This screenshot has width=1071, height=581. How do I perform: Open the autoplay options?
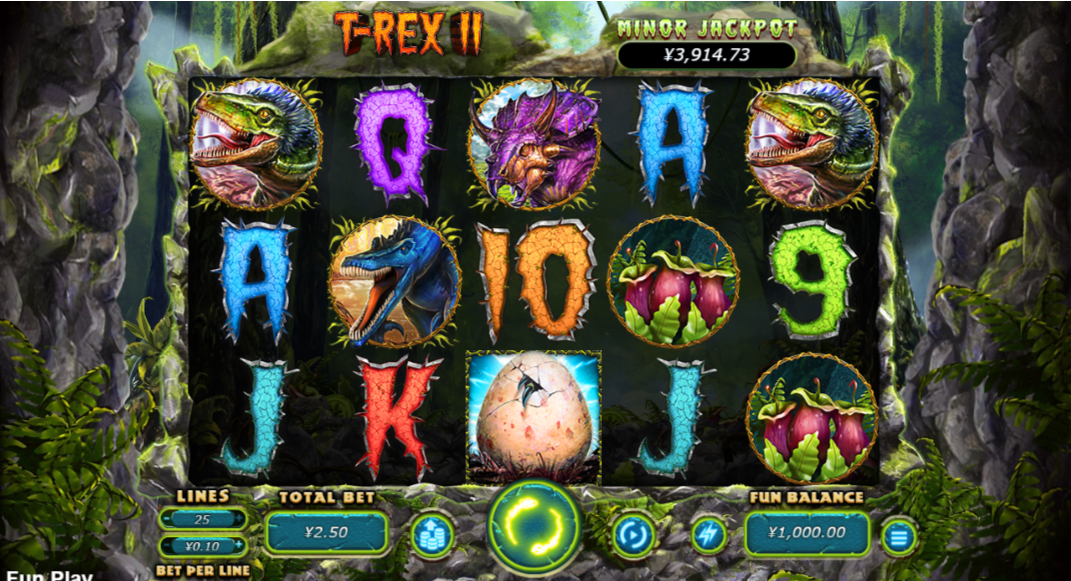tap(634, 535)
